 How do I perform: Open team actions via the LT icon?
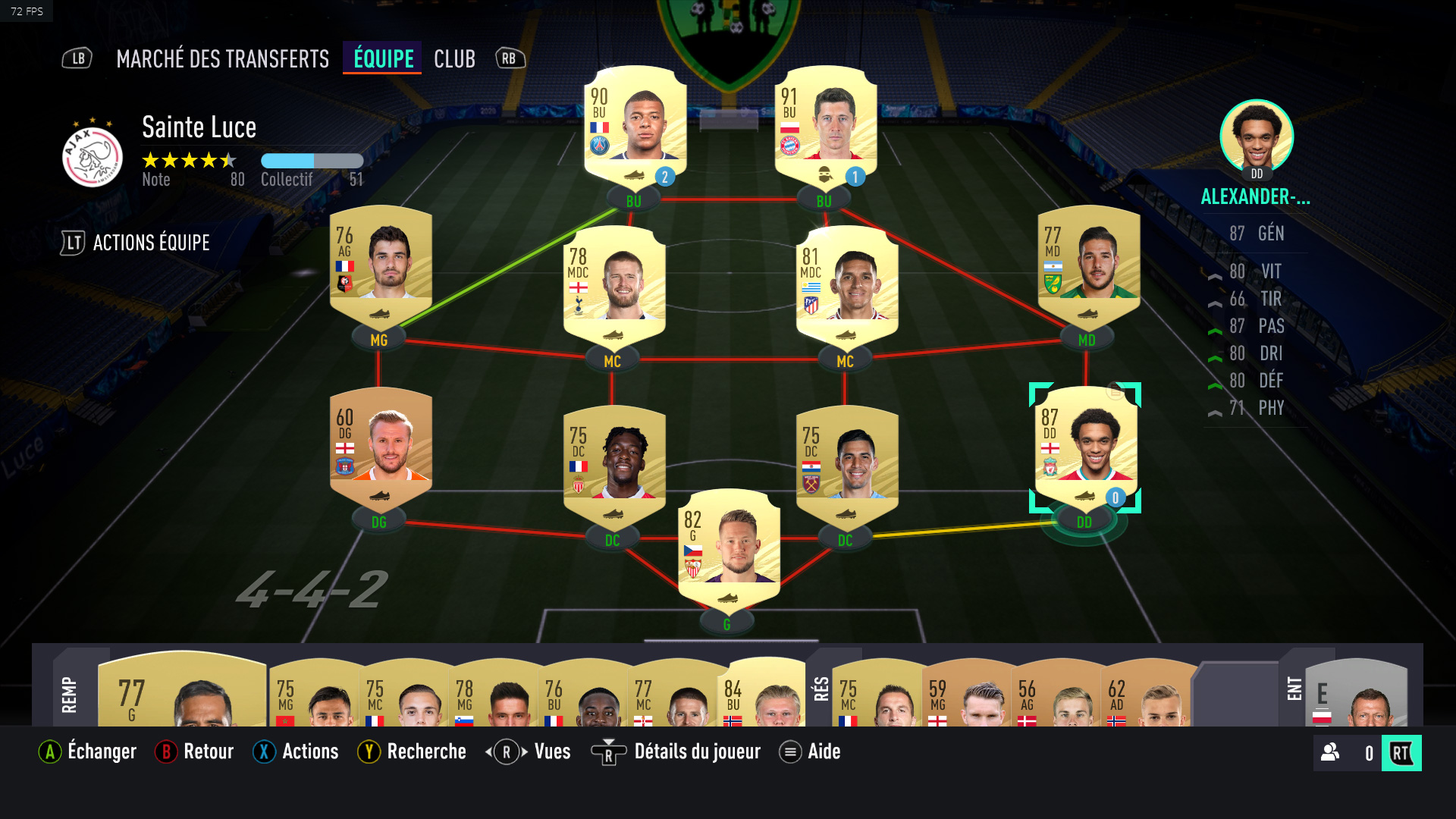tap(73, 243)
